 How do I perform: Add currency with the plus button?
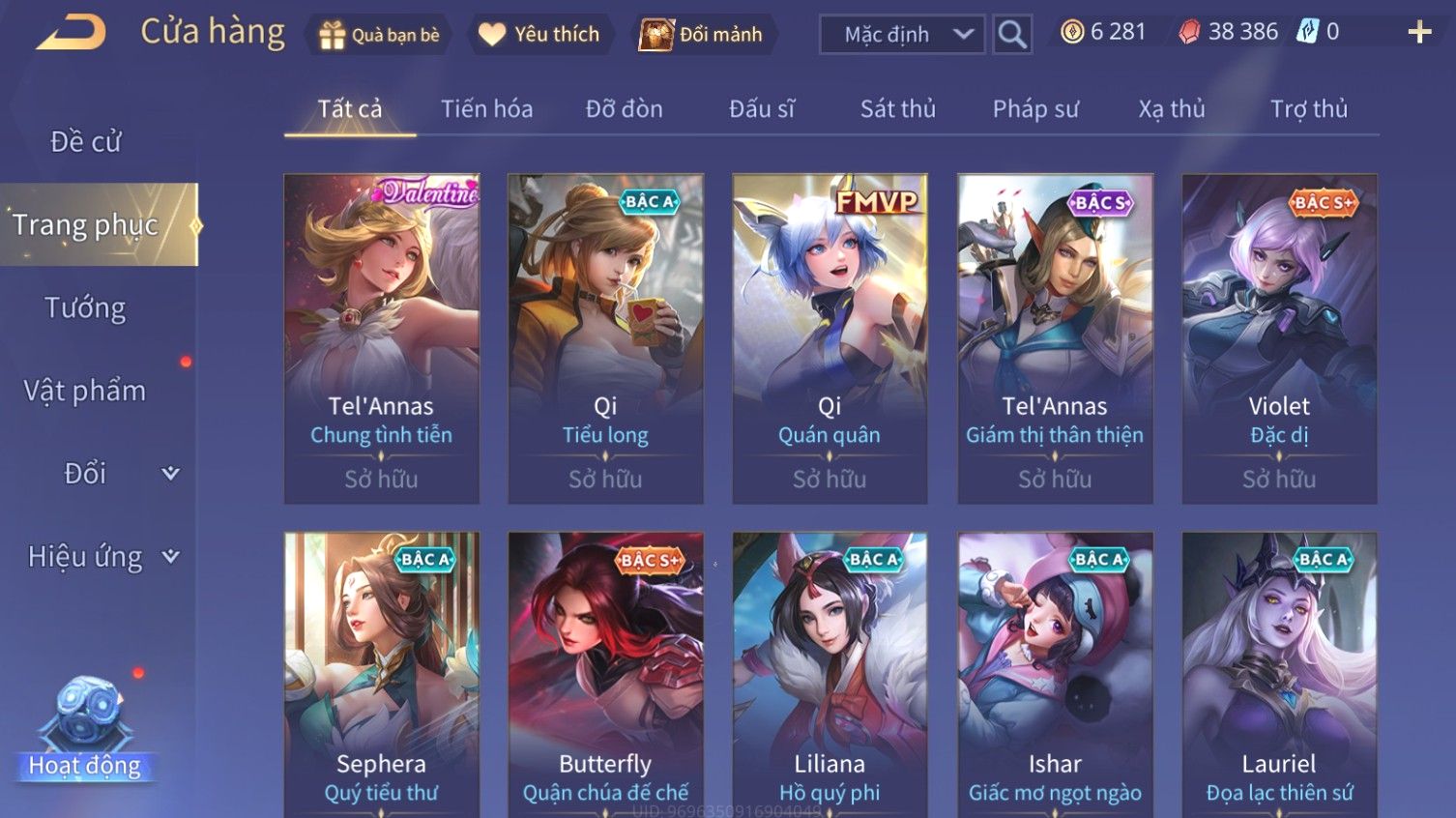coord(1419,33)
